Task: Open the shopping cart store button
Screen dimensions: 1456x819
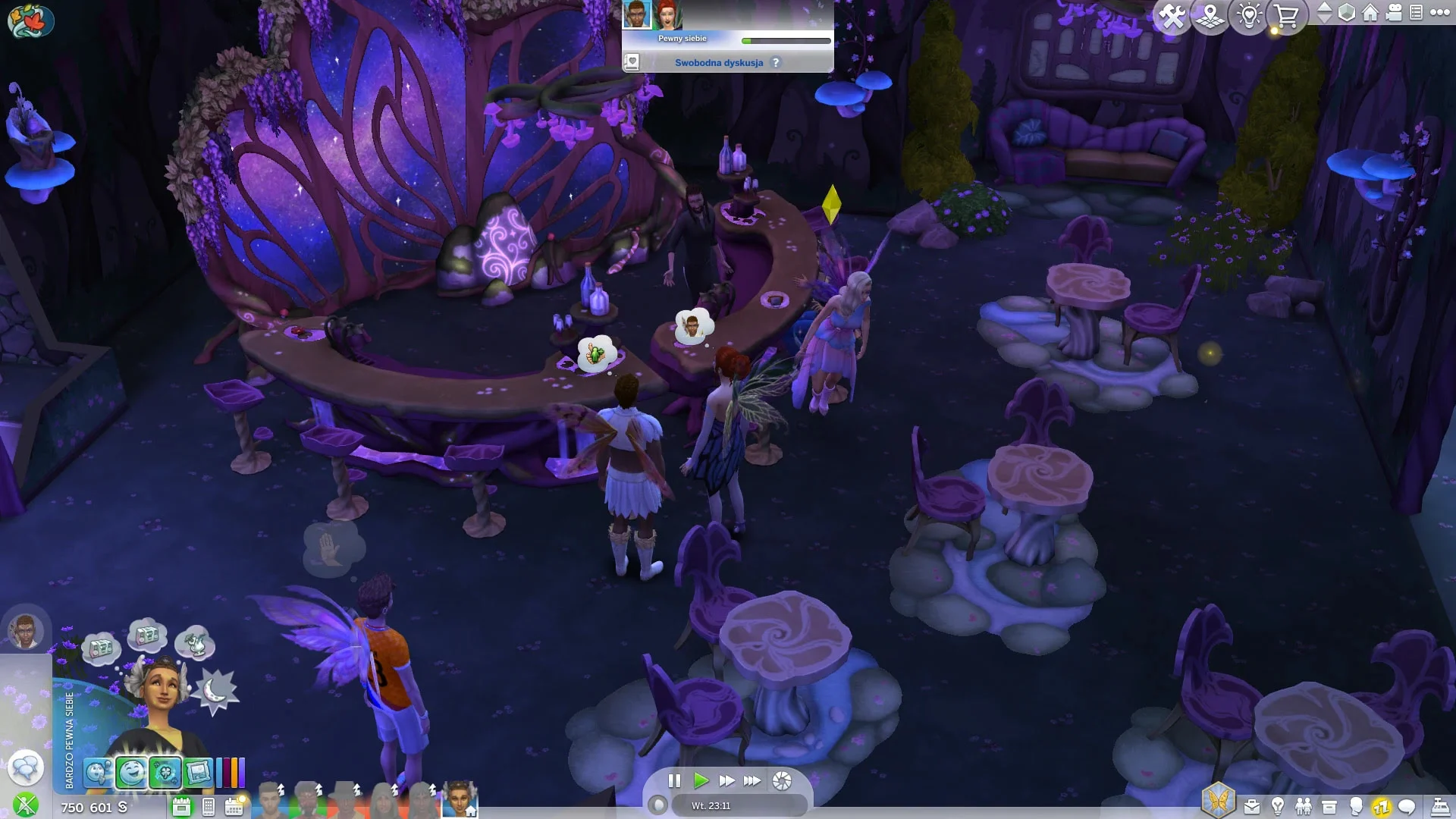Action: (x=1286, y=16)
